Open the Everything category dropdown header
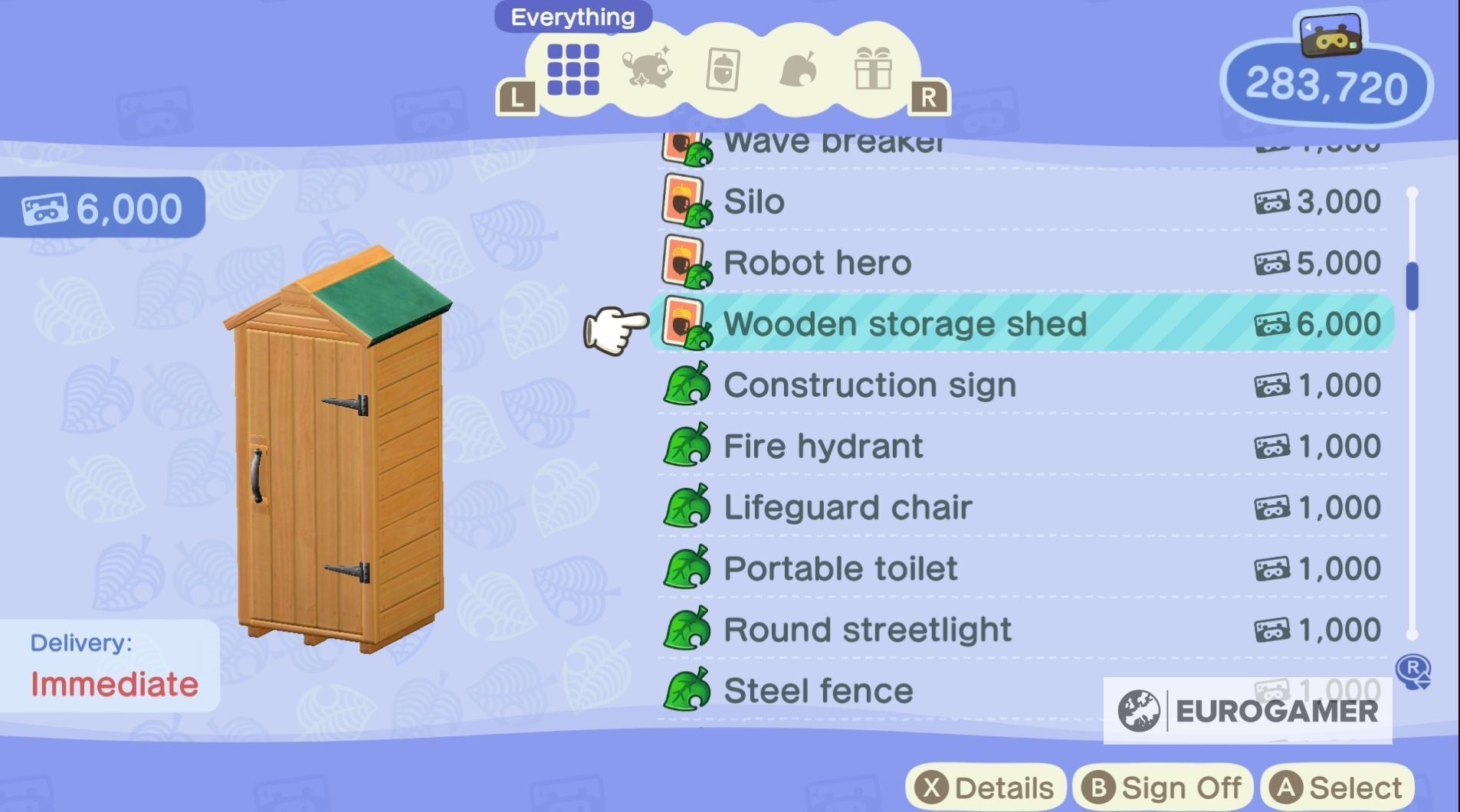This screenshot has width=1460, height=812. [573, 16]
